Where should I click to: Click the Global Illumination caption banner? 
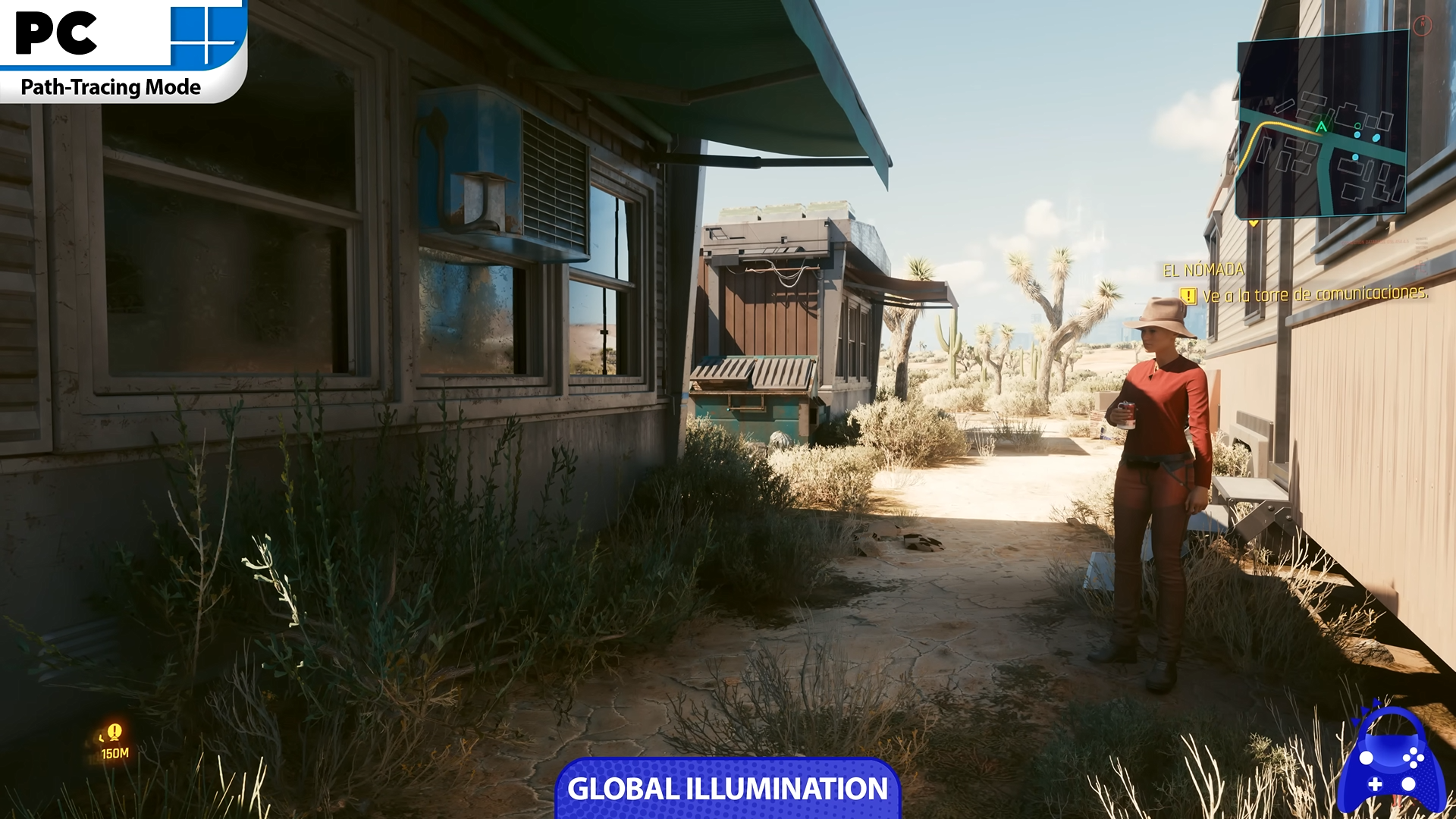click(727, 789)
